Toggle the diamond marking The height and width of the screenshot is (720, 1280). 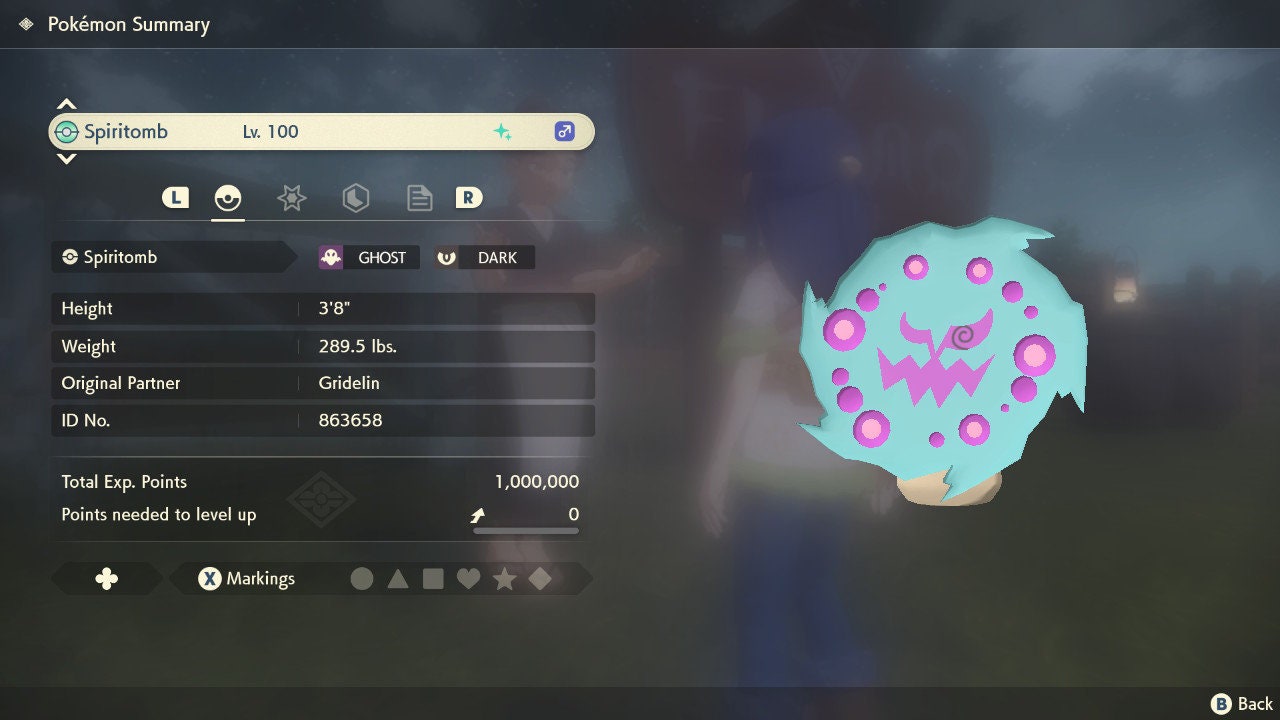(x=540, y=578)
